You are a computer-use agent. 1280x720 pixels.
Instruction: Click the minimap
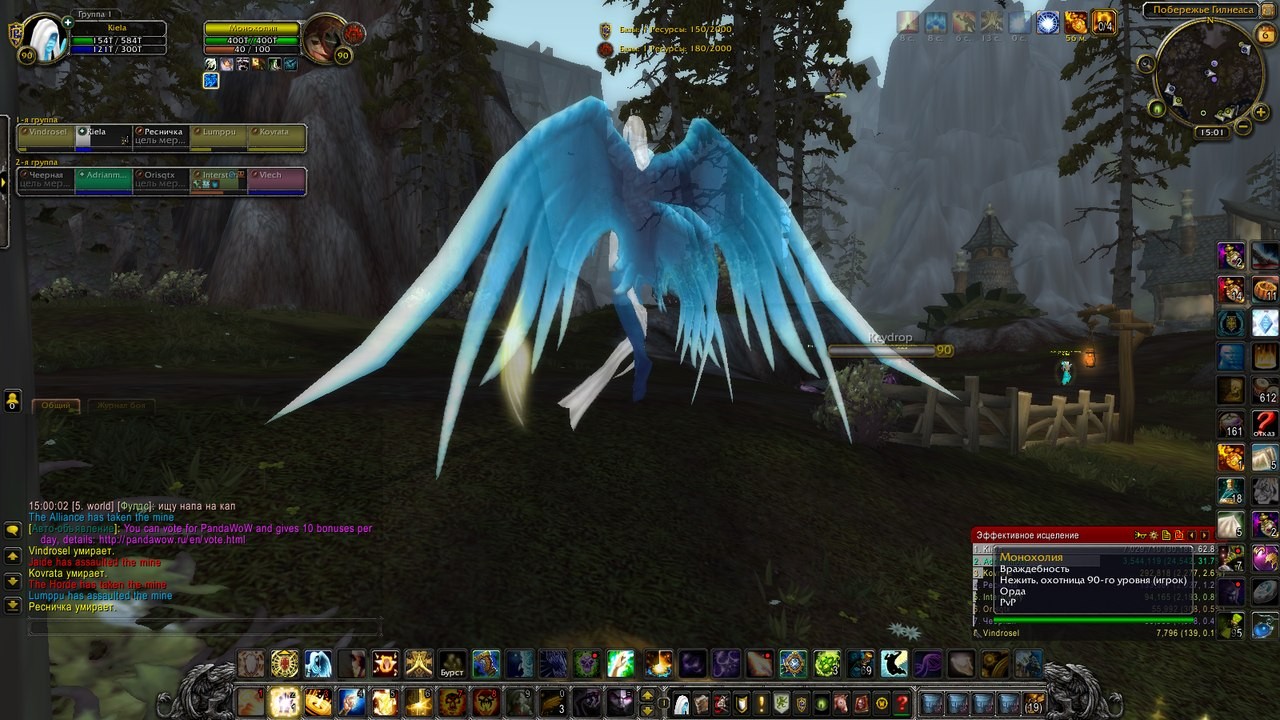(1208, 73)
